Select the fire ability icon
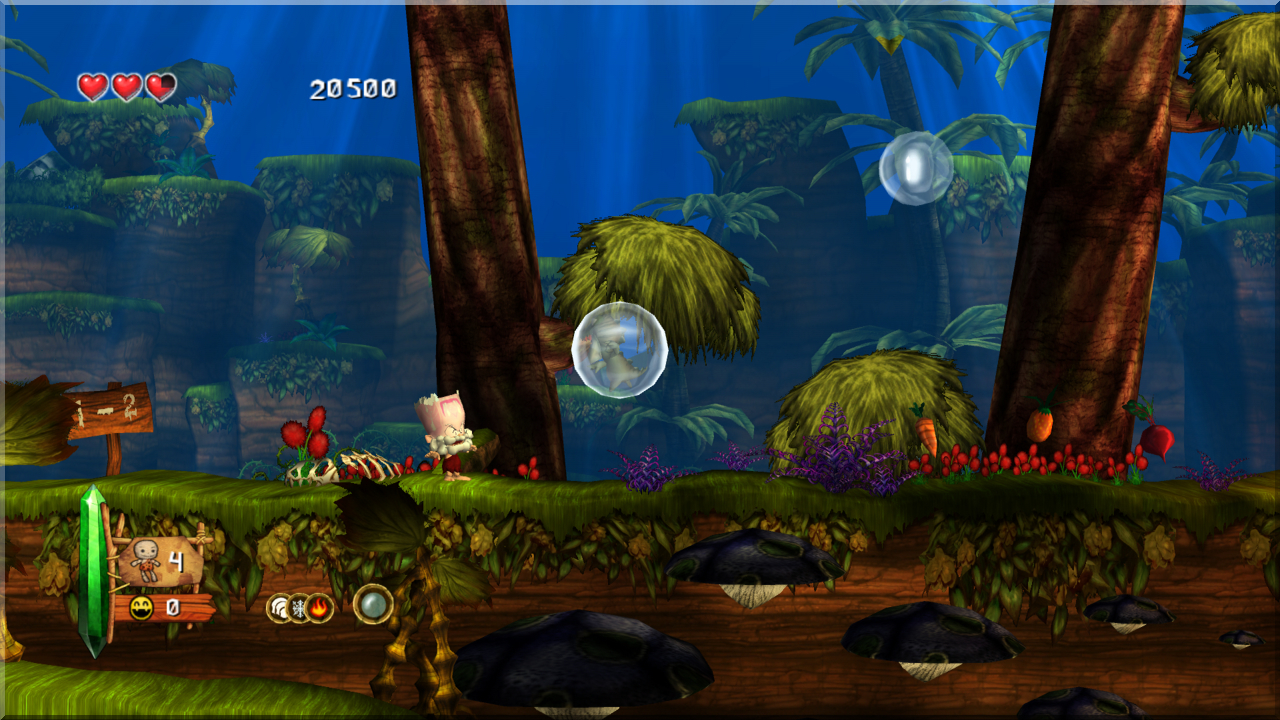 (320, 607)
